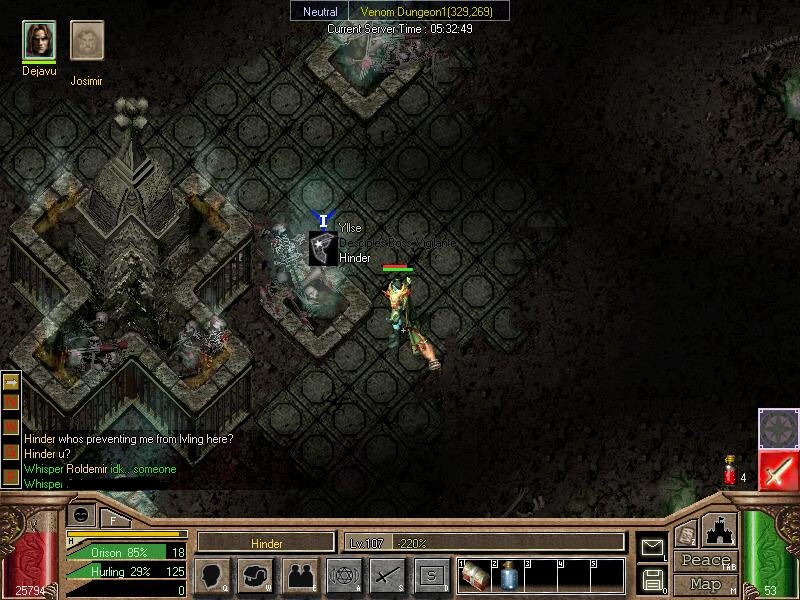This screenshot has height=600, width=800.
Task: Activate the red sword attack skill
Action: (778, 470)
